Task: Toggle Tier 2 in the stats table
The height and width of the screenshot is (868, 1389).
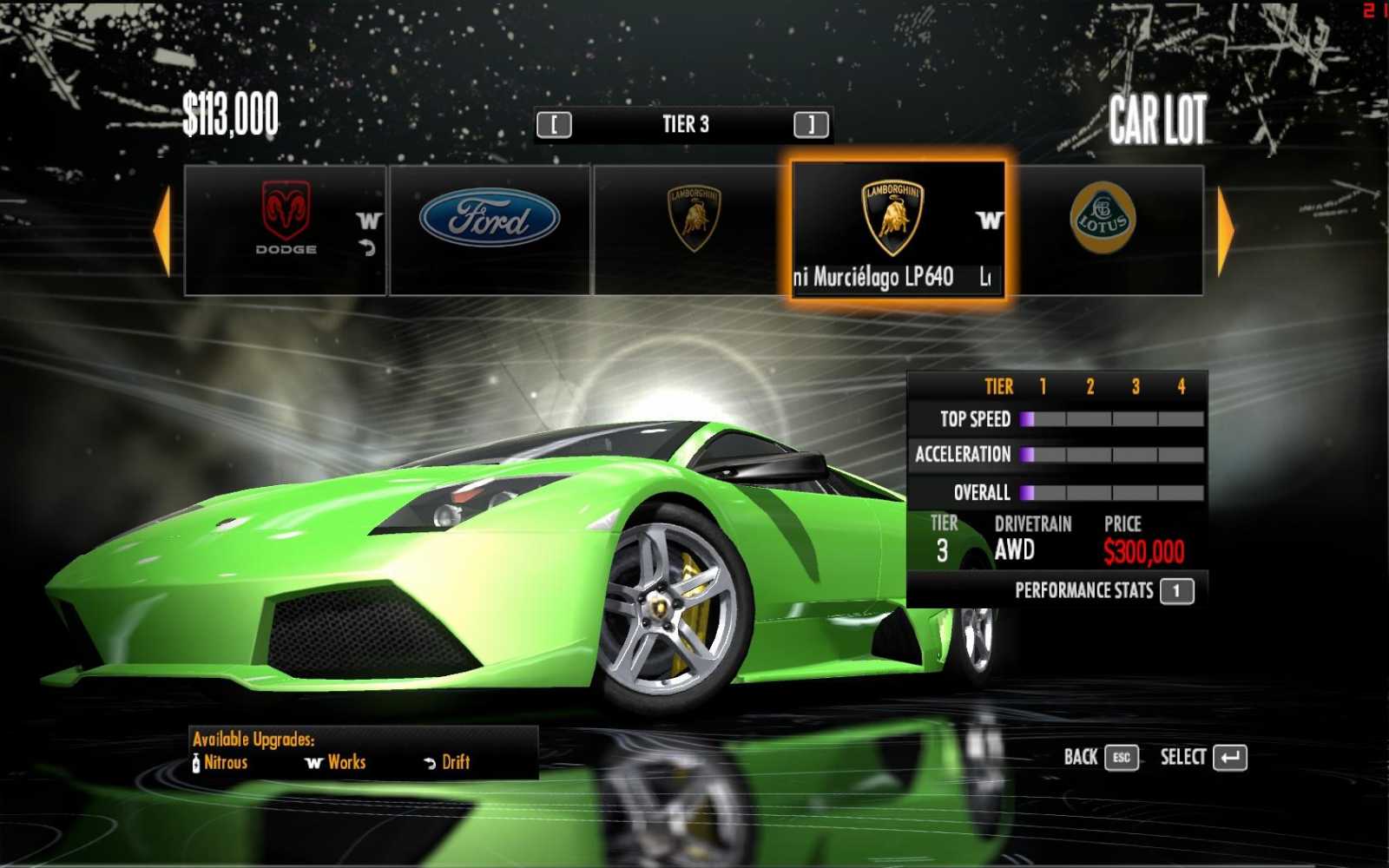Action: click(1089, 387)
